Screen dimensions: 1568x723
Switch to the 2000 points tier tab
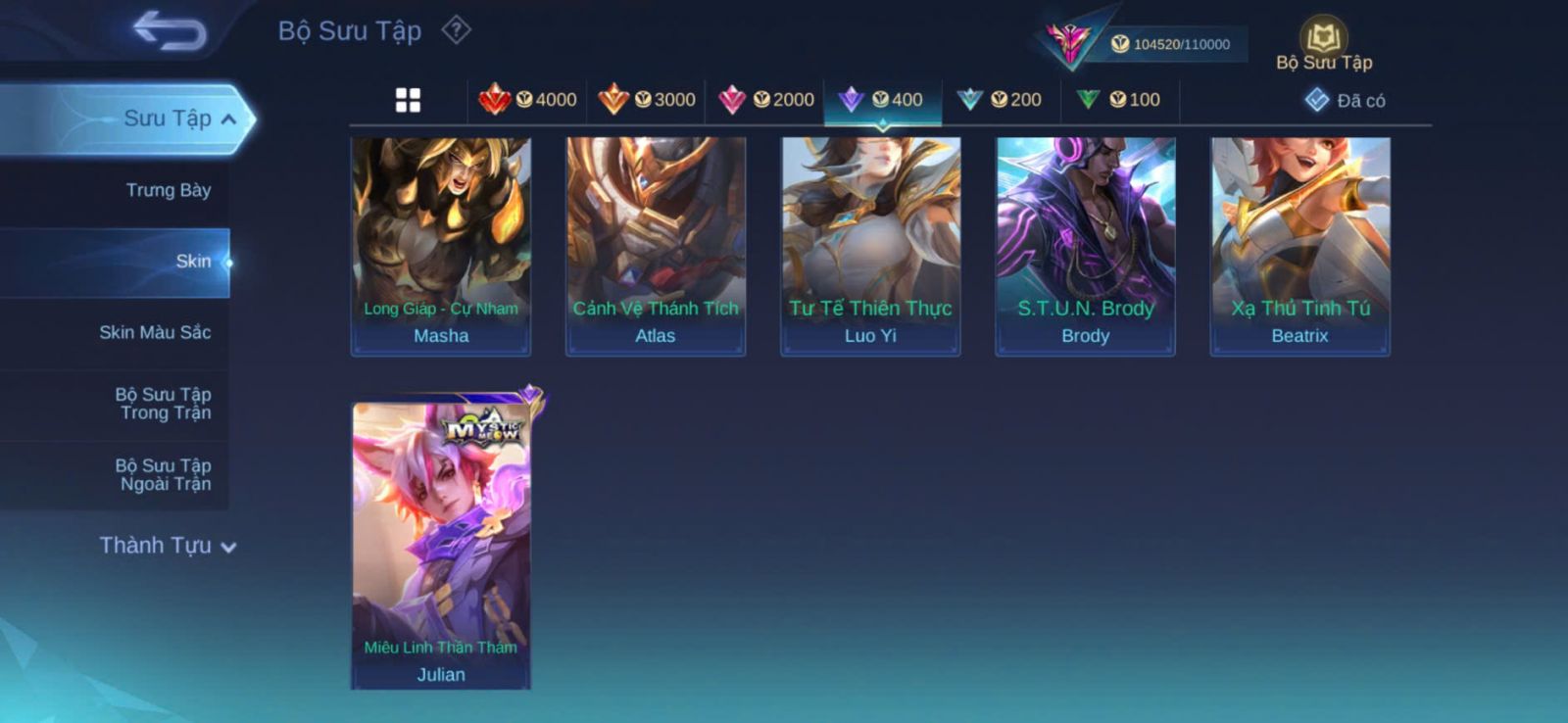click(x=765, y=100)
